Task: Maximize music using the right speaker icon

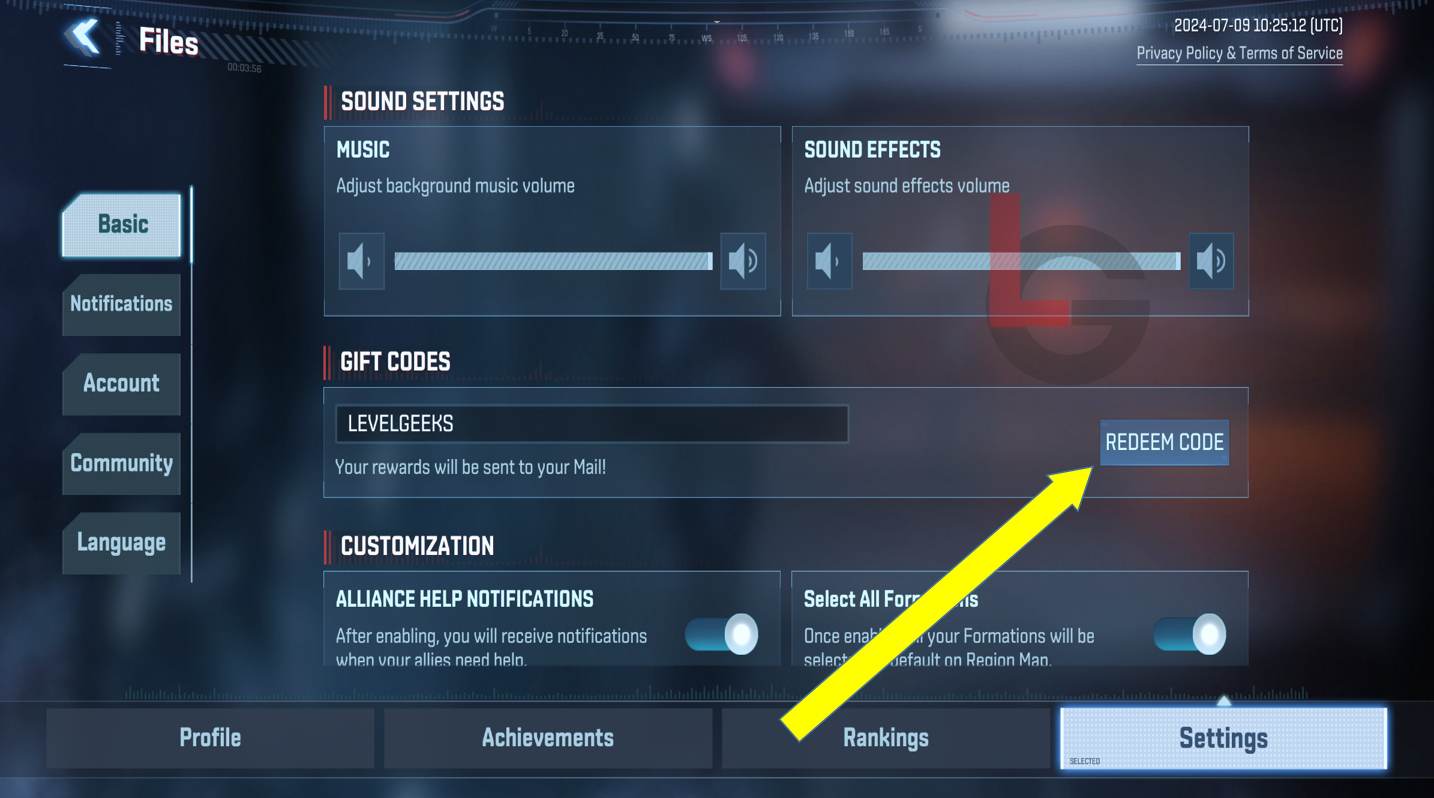Action: [740, 258]
